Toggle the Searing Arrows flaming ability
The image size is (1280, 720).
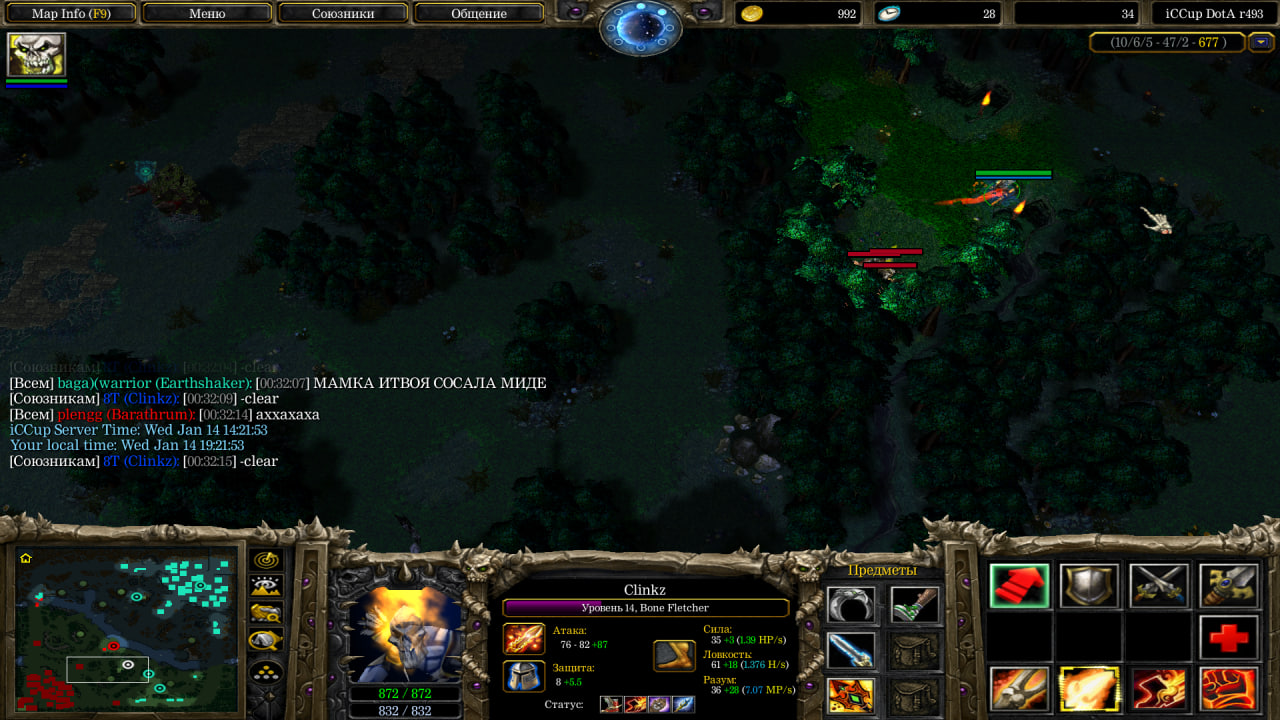coord(1089,689)
